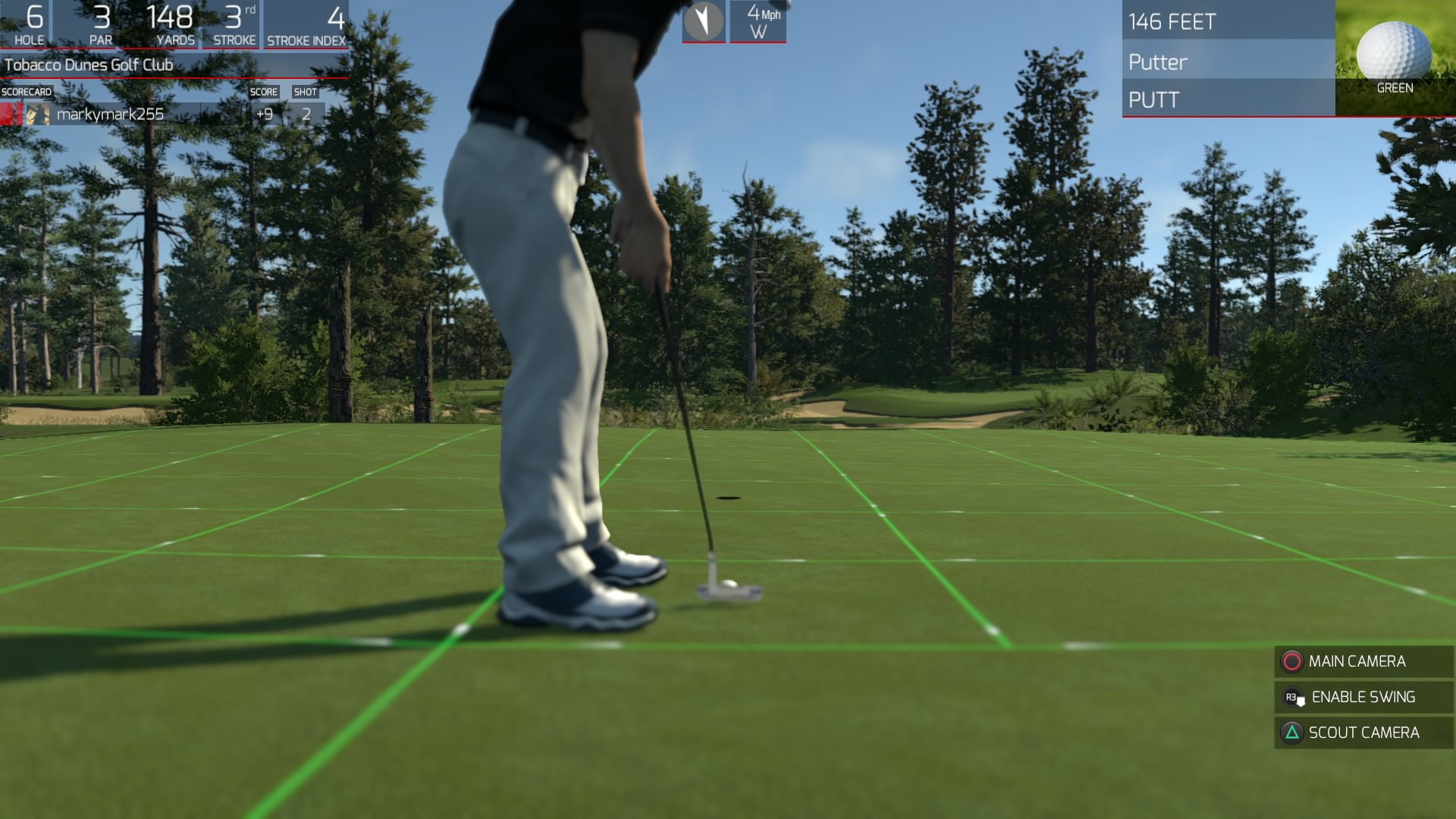Viewport: 1456px width, 819px height.
Task: Click the GREEN surface label indicator
Action: pyautogui.click(x=1394, y=89)
